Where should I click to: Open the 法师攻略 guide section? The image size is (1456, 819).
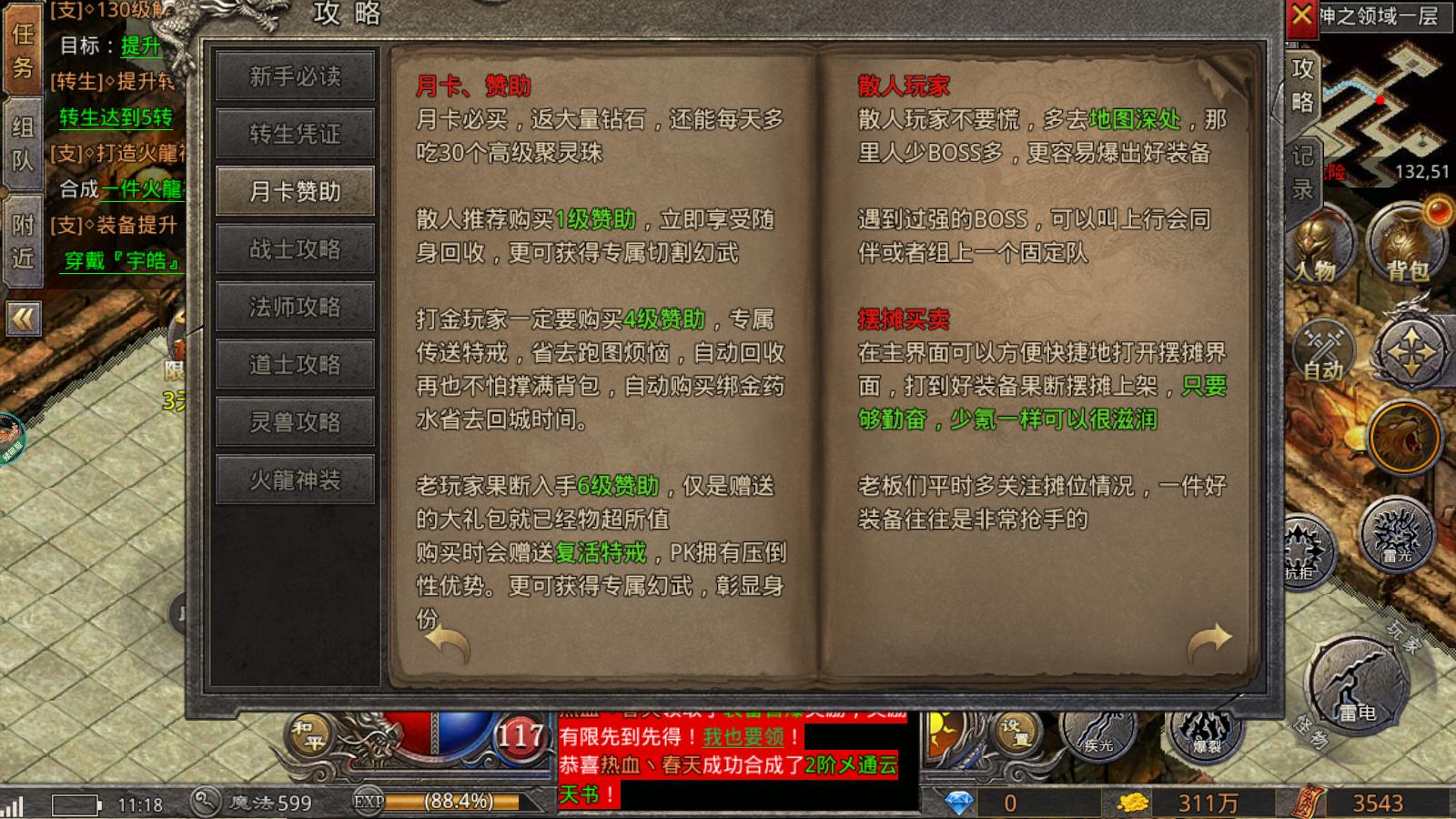(x=295, y=307)
